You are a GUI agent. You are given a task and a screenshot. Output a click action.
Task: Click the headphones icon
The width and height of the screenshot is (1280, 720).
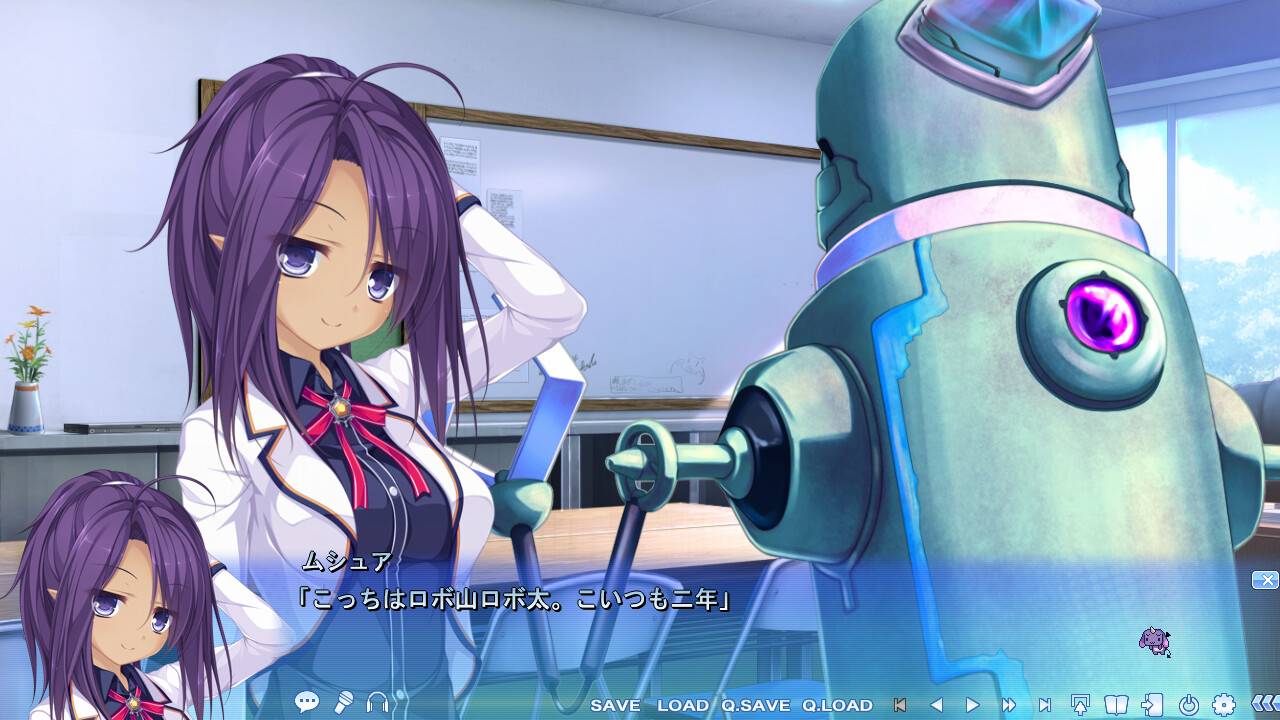pos(377,703)
